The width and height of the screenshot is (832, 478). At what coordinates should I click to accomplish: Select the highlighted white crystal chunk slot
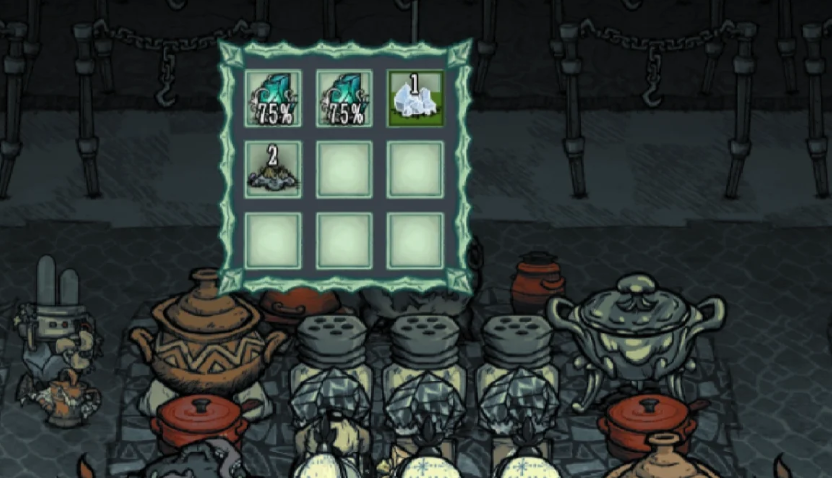tap(415, 98)
